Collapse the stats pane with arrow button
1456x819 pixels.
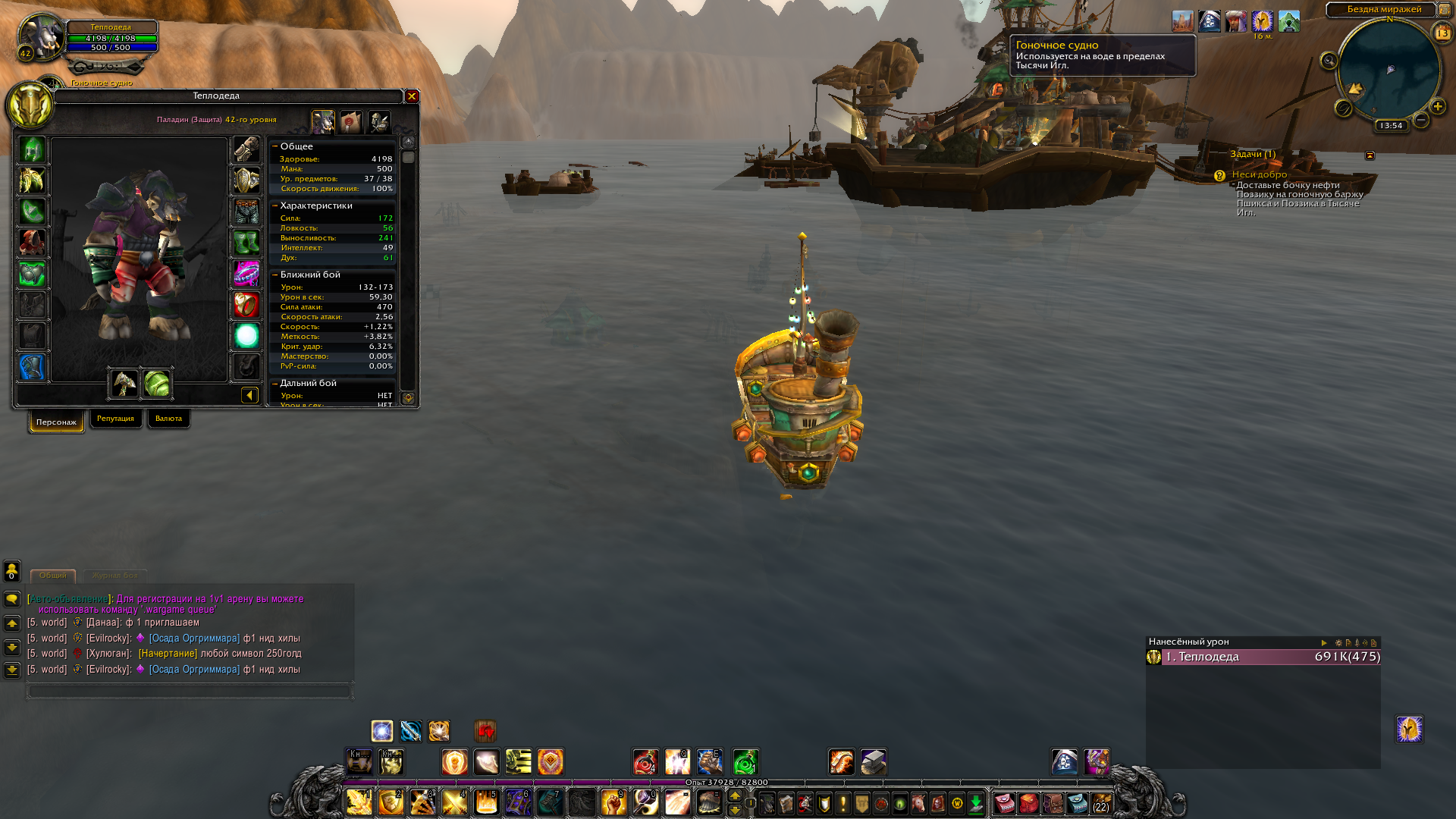[x=249, y=395]
